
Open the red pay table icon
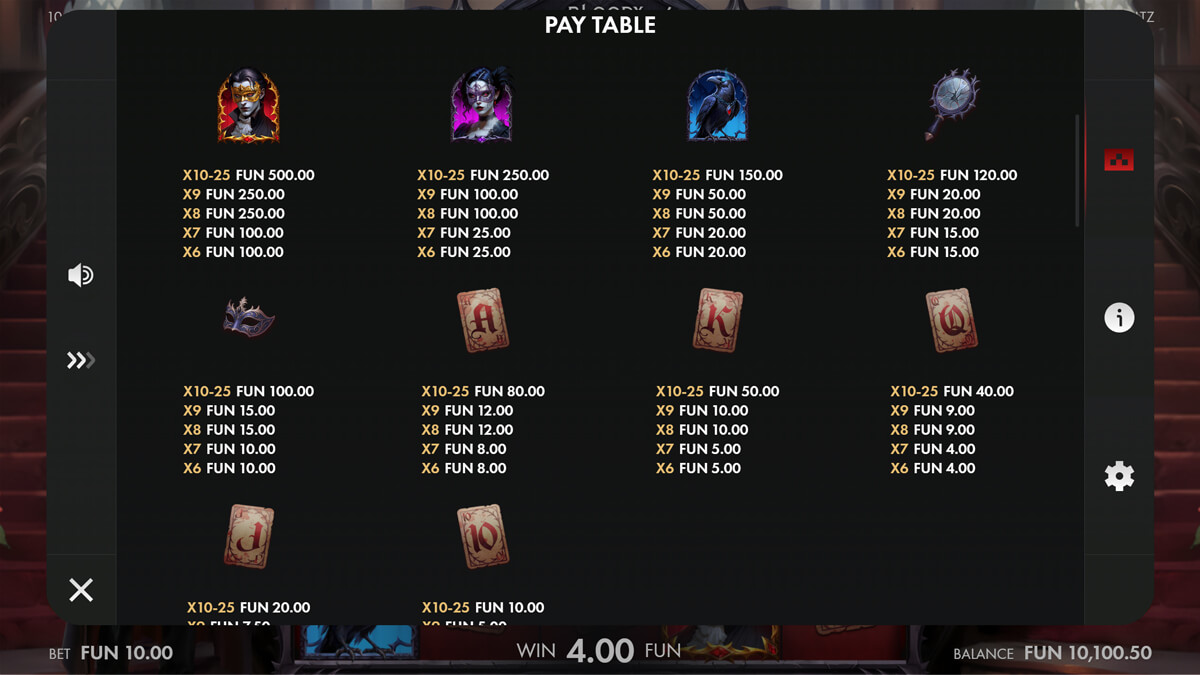(1118, 160)
